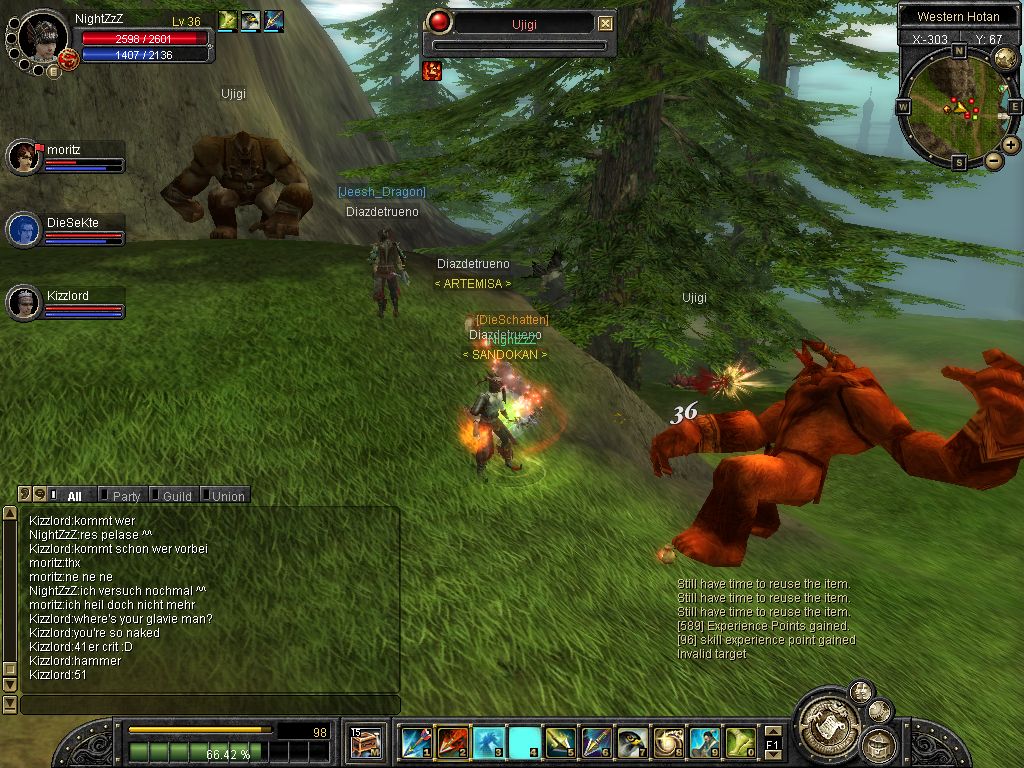Zoom in the minimap with plus button
Screen dimensions: 1024x768
pos(1011,145)
